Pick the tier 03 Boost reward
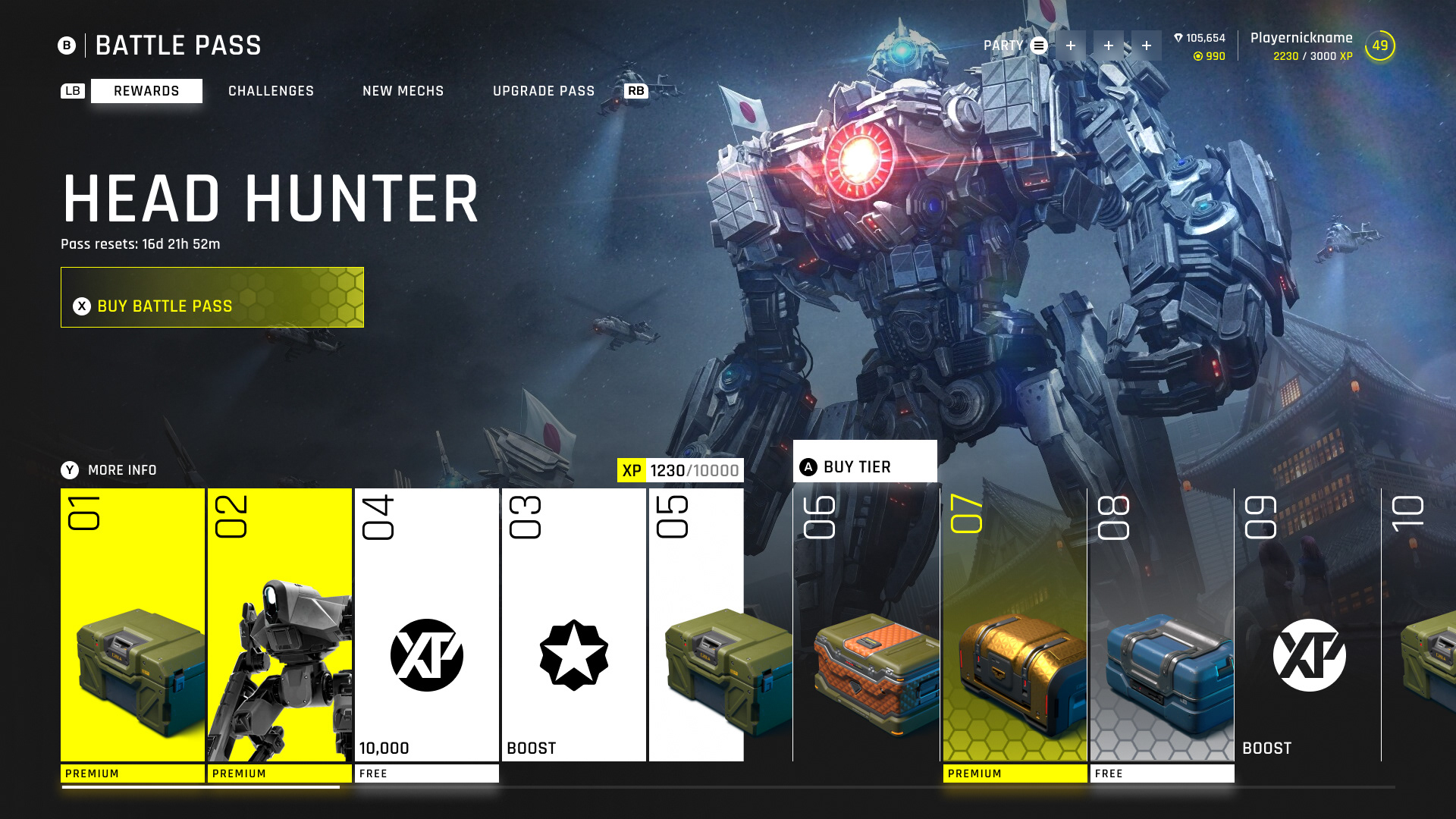1456x819 pixels. (574, 625)
